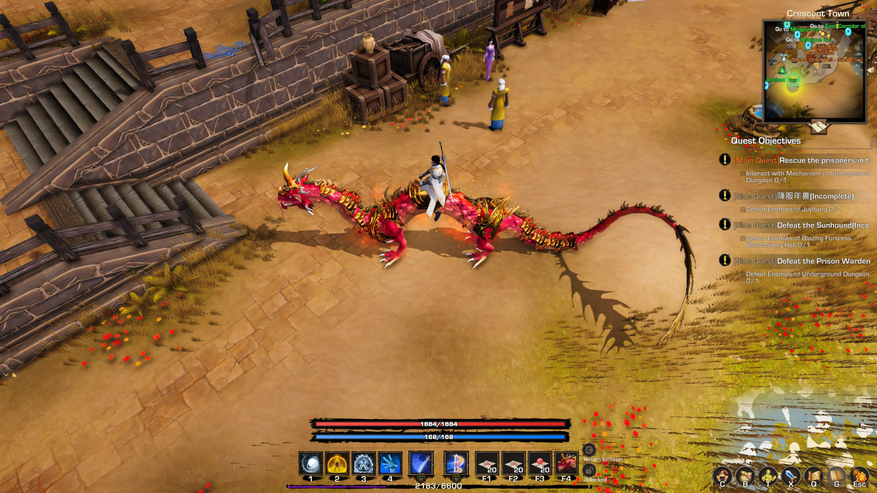Open the sword skills menu icon
The image size is (877, 493).
[791, 477]
